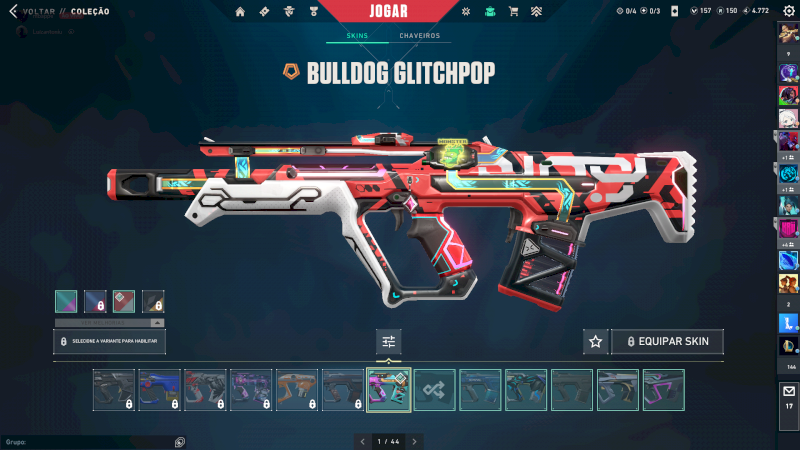Go to the next page of skins
Viewport: 800px width, 450px height.
pyautogui.click(x=414, y=441)
